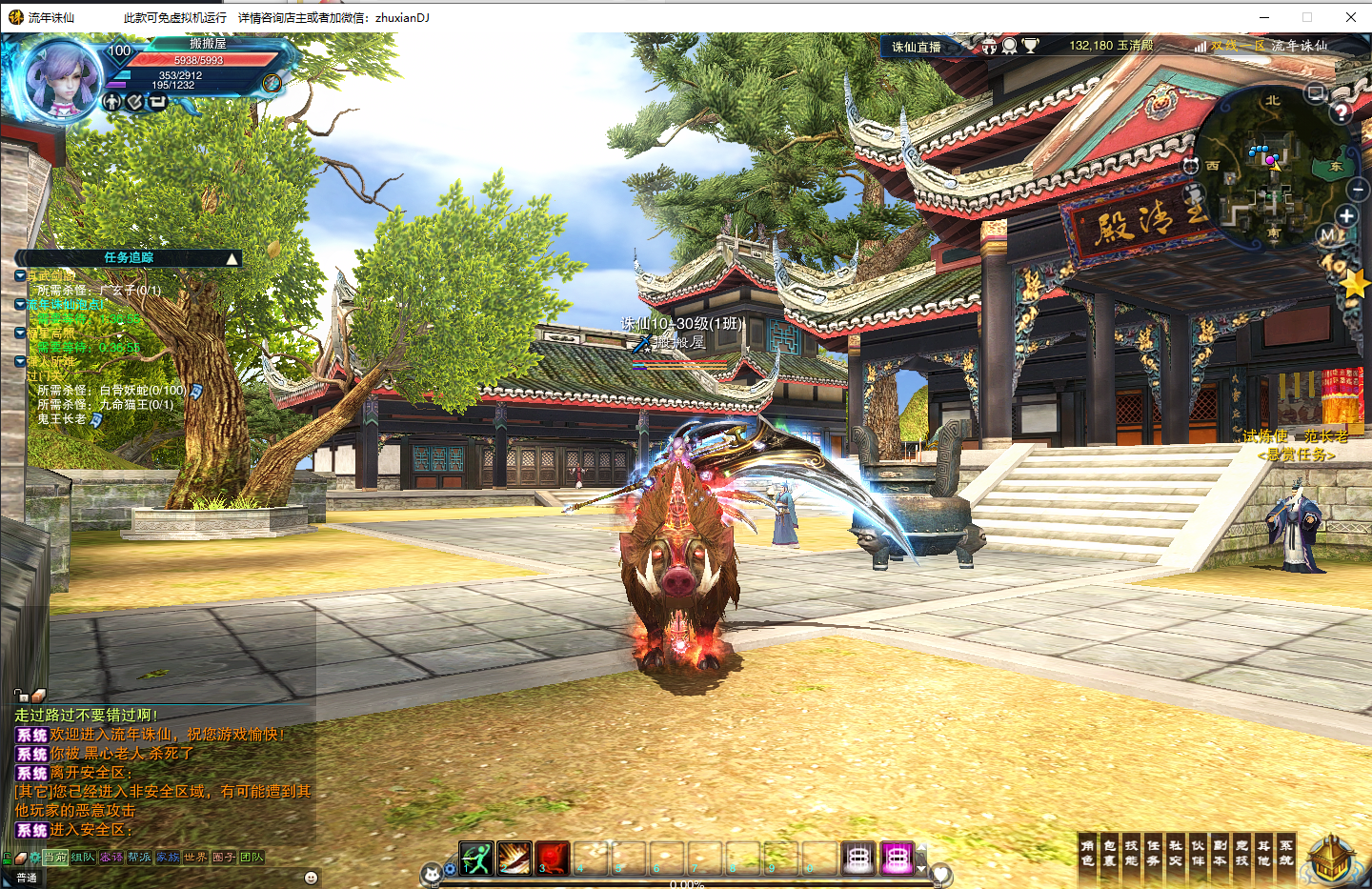Open the 角色 character menu

(1087, 853)
